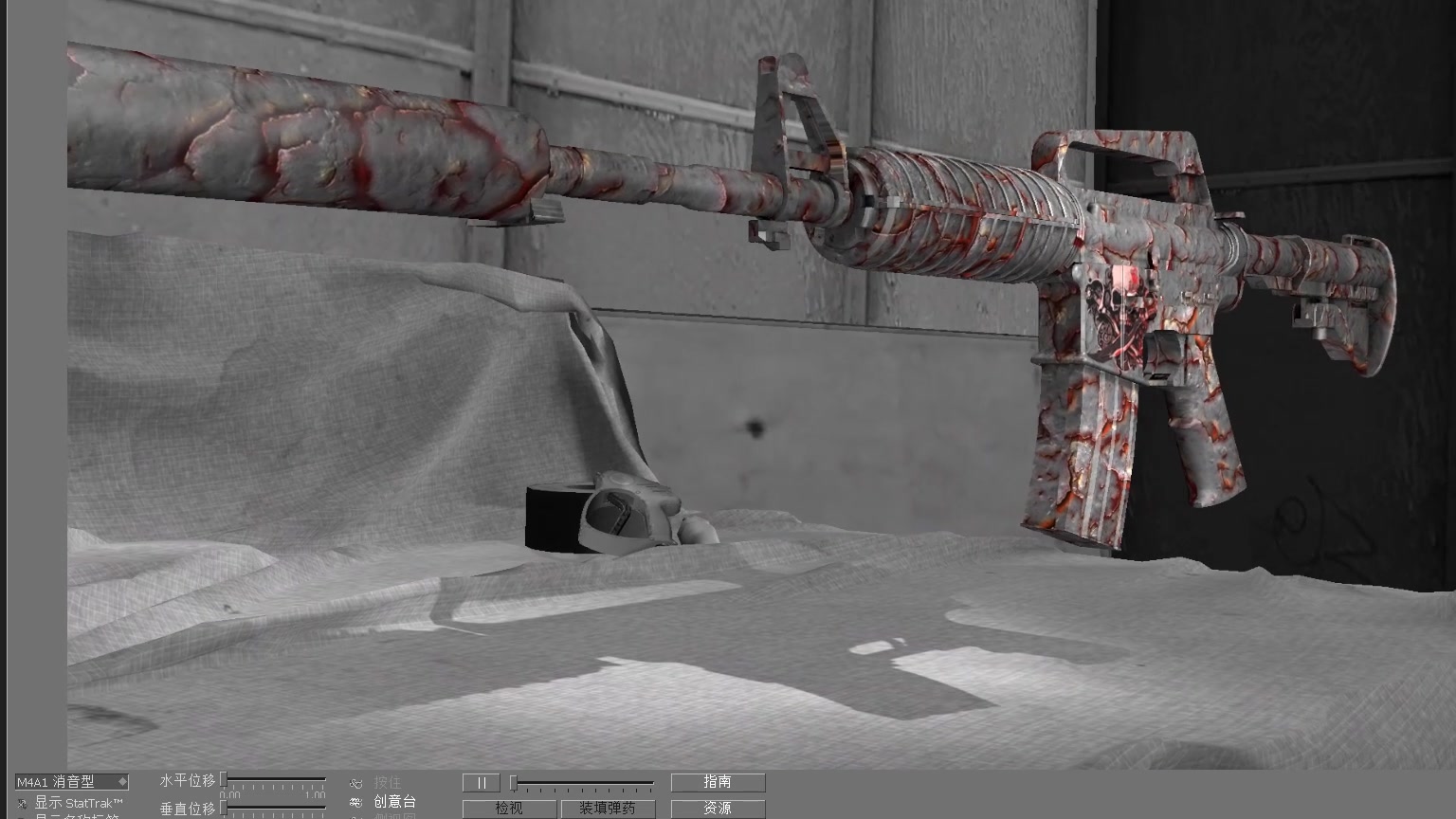The image size is (1456, 819).
Task: Toggle the 创意台 workbench display
Action: pyautogui.click(x=393, y=802)
